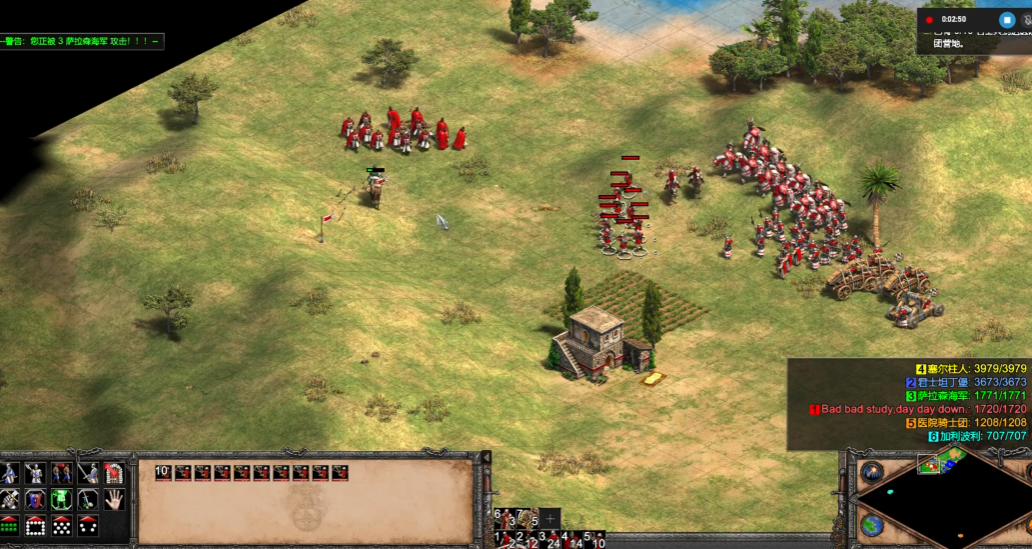1032x549 pixels.
Task: Choose the staggered formation icon
Action: 62,525
